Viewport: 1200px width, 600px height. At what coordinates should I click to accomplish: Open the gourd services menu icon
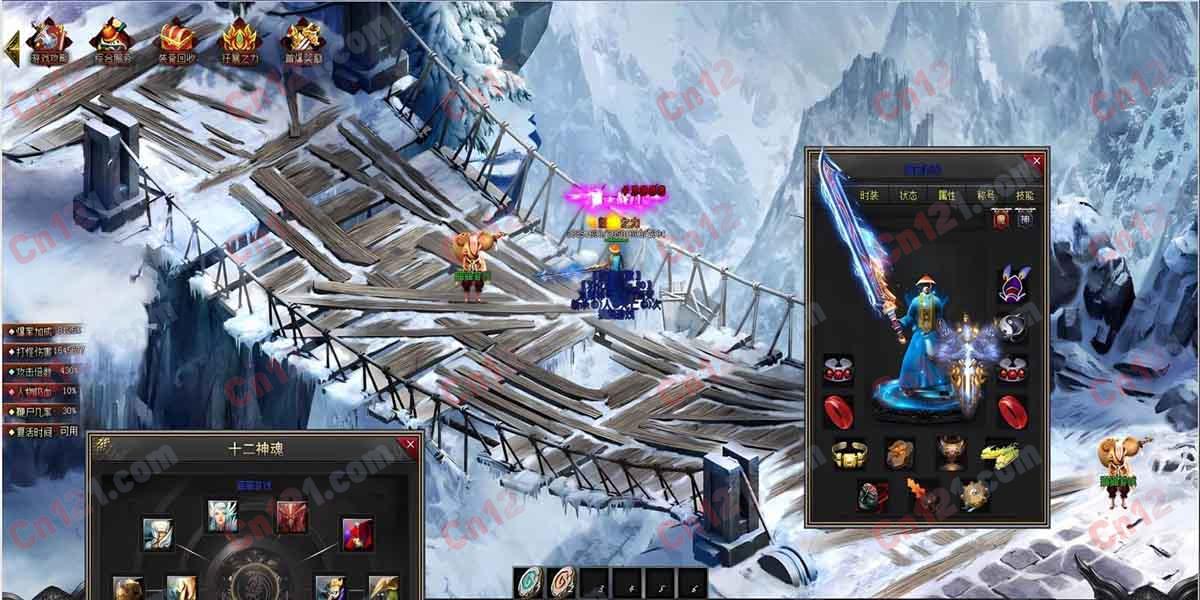click(x=112, y=40)
